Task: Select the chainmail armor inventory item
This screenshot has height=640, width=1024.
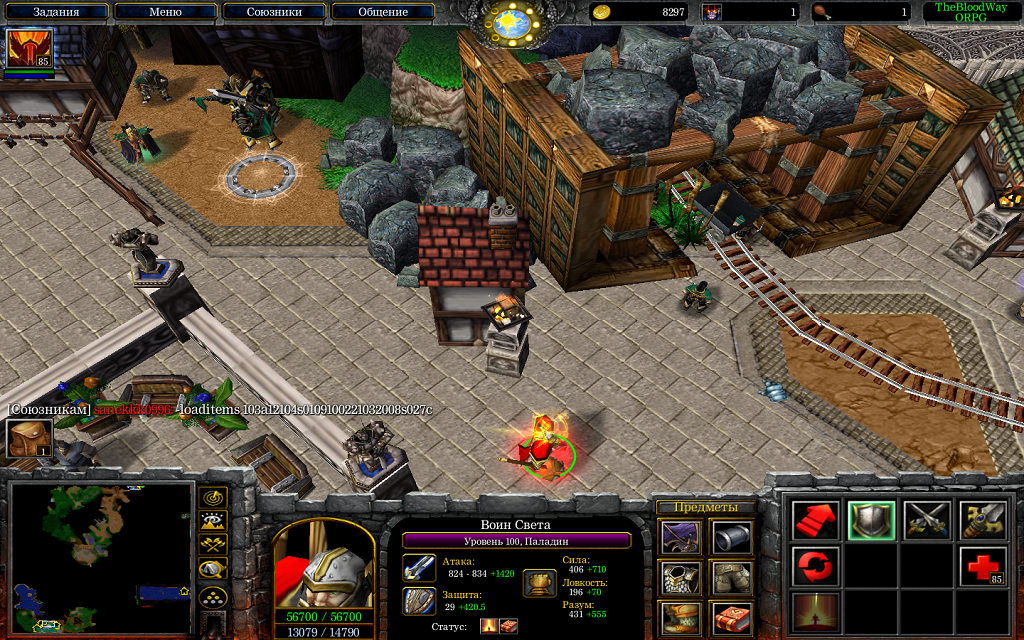Action: click(x=679, y=578)
